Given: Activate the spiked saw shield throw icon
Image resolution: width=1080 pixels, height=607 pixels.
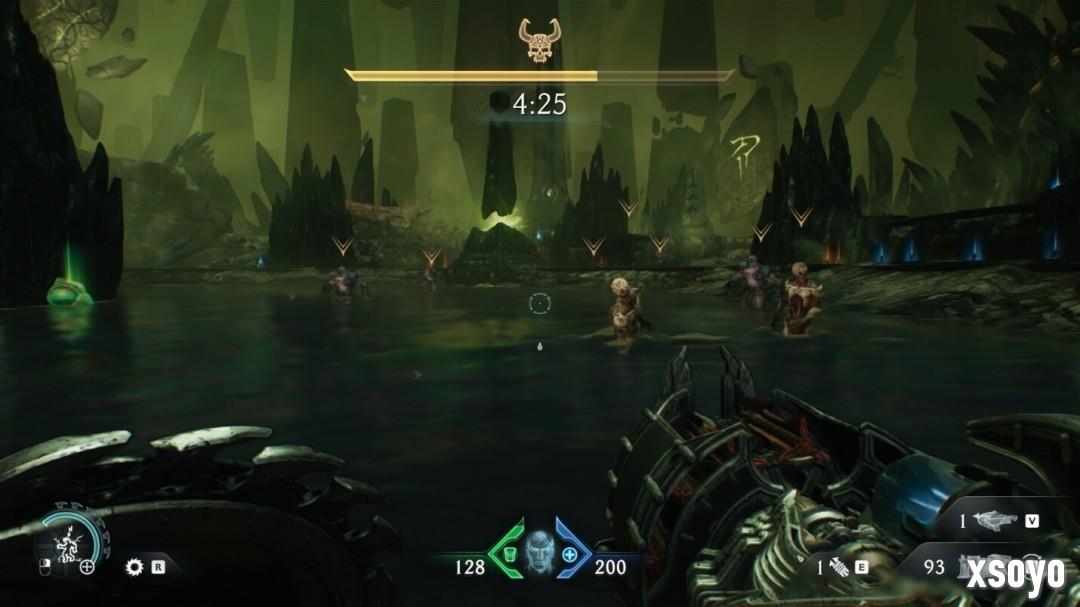Looking at the screenshot, I should (134, 567).
